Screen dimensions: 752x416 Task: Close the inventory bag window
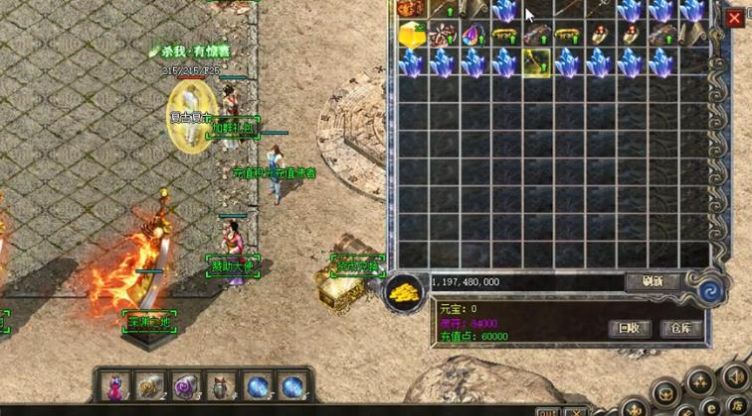point(735,18)
